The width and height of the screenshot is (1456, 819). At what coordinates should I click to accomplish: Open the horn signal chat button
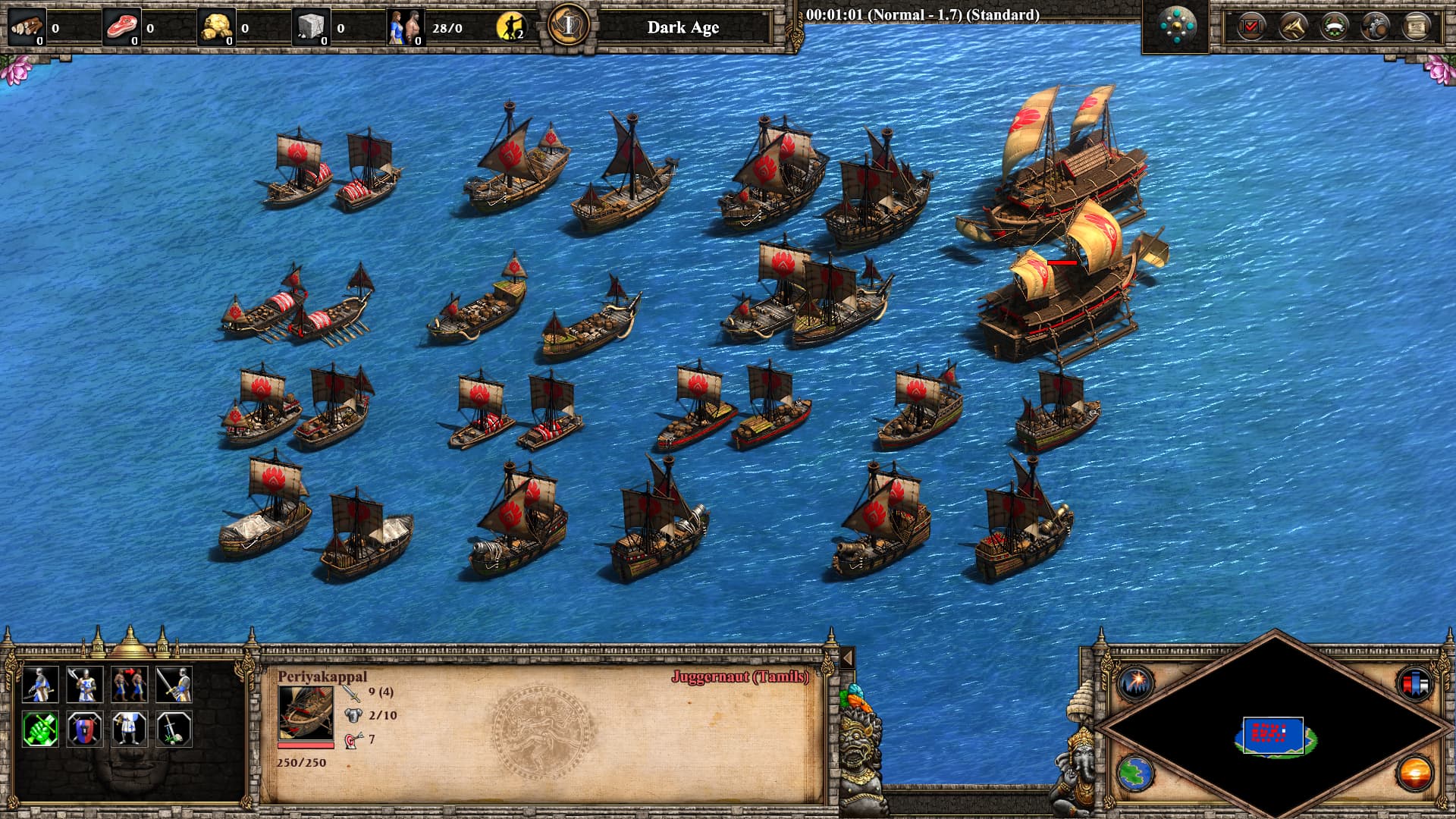pyautogui.click(x=1292, y=27)
